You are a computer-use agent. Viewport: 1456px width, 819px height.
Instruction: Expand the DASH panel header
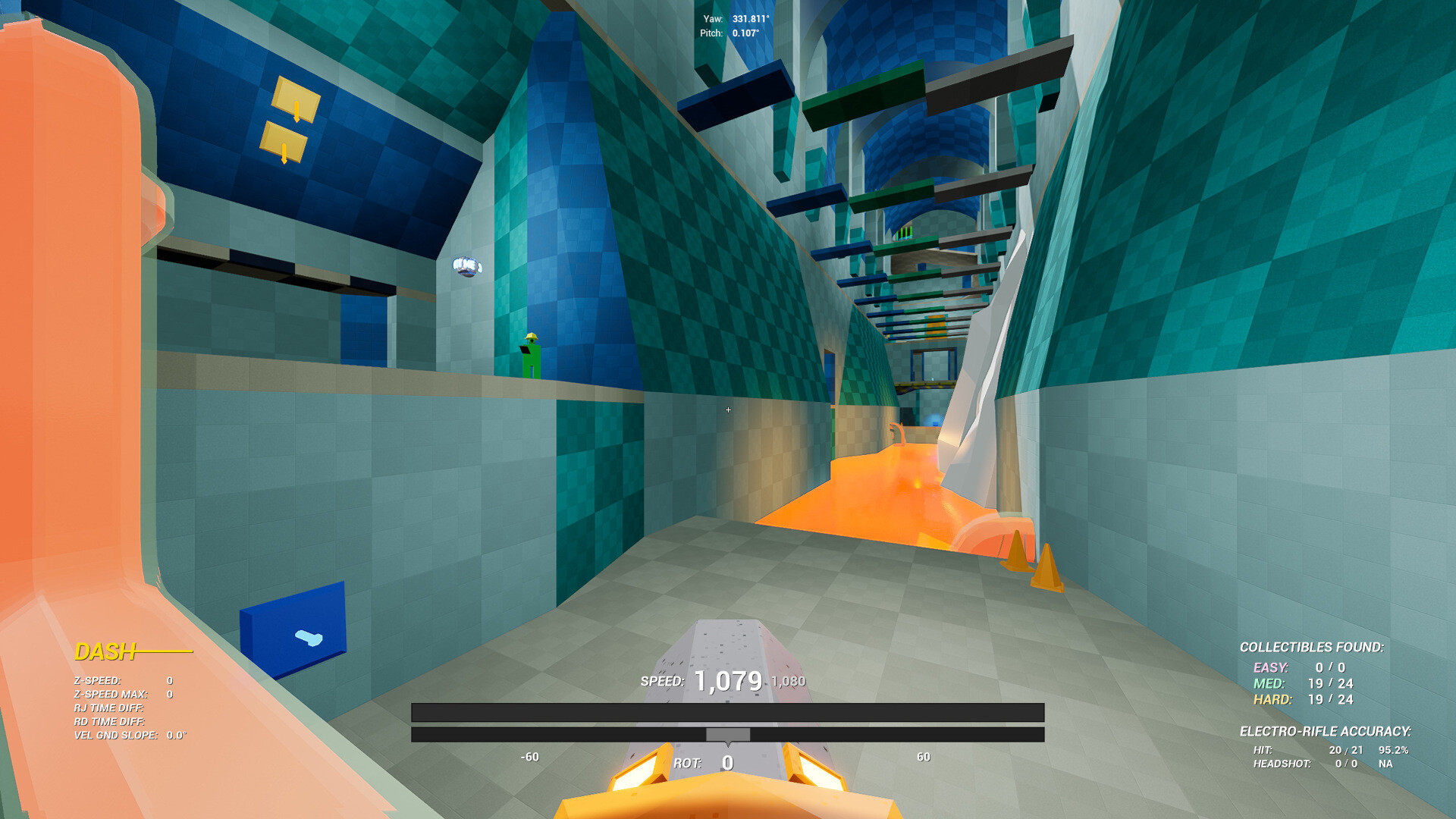(x=106, y=651)
